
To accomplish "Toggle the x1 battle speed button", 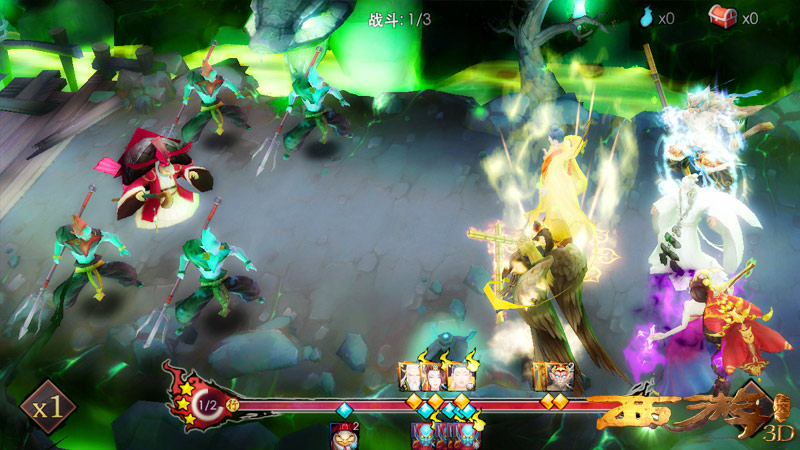I will (48, 408).
